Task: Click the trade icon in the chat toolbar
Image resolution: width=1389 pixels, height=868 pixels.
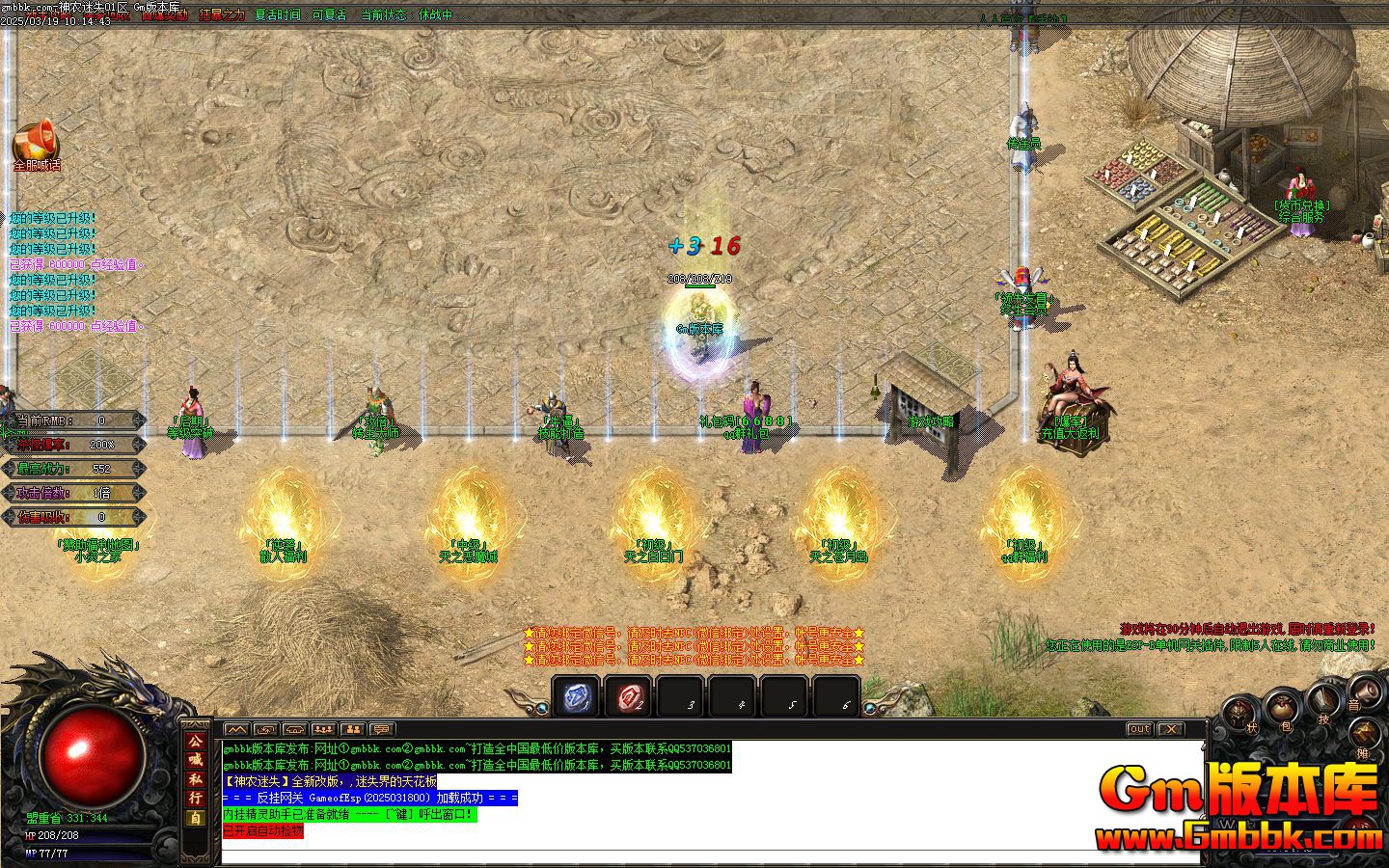Action: click(x=265, y=729)
